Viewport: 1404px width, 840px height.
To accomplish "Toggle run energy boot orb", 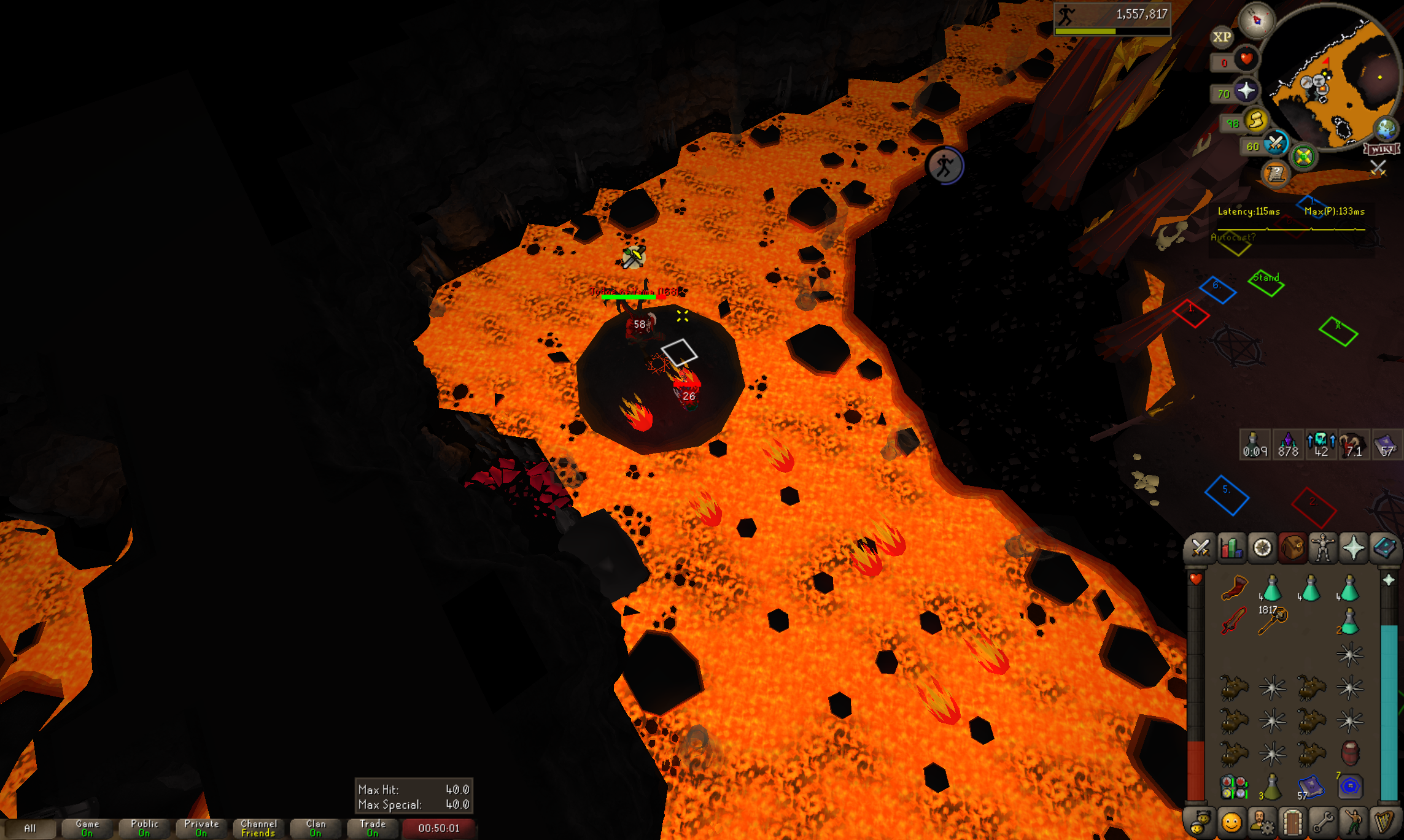I will 1256,120.
